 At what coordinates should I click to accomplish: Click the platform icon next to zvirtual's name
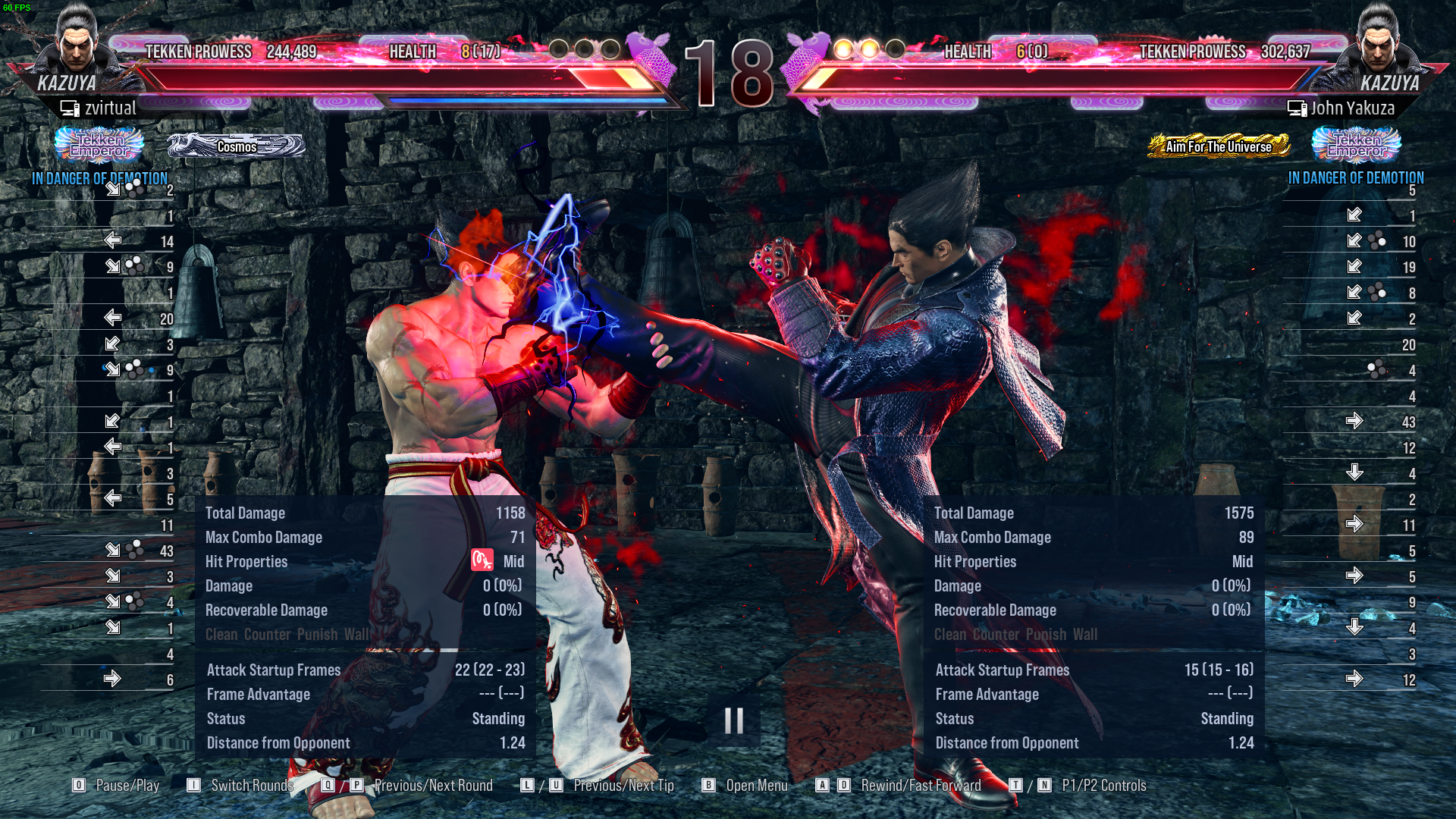(70, 108)
